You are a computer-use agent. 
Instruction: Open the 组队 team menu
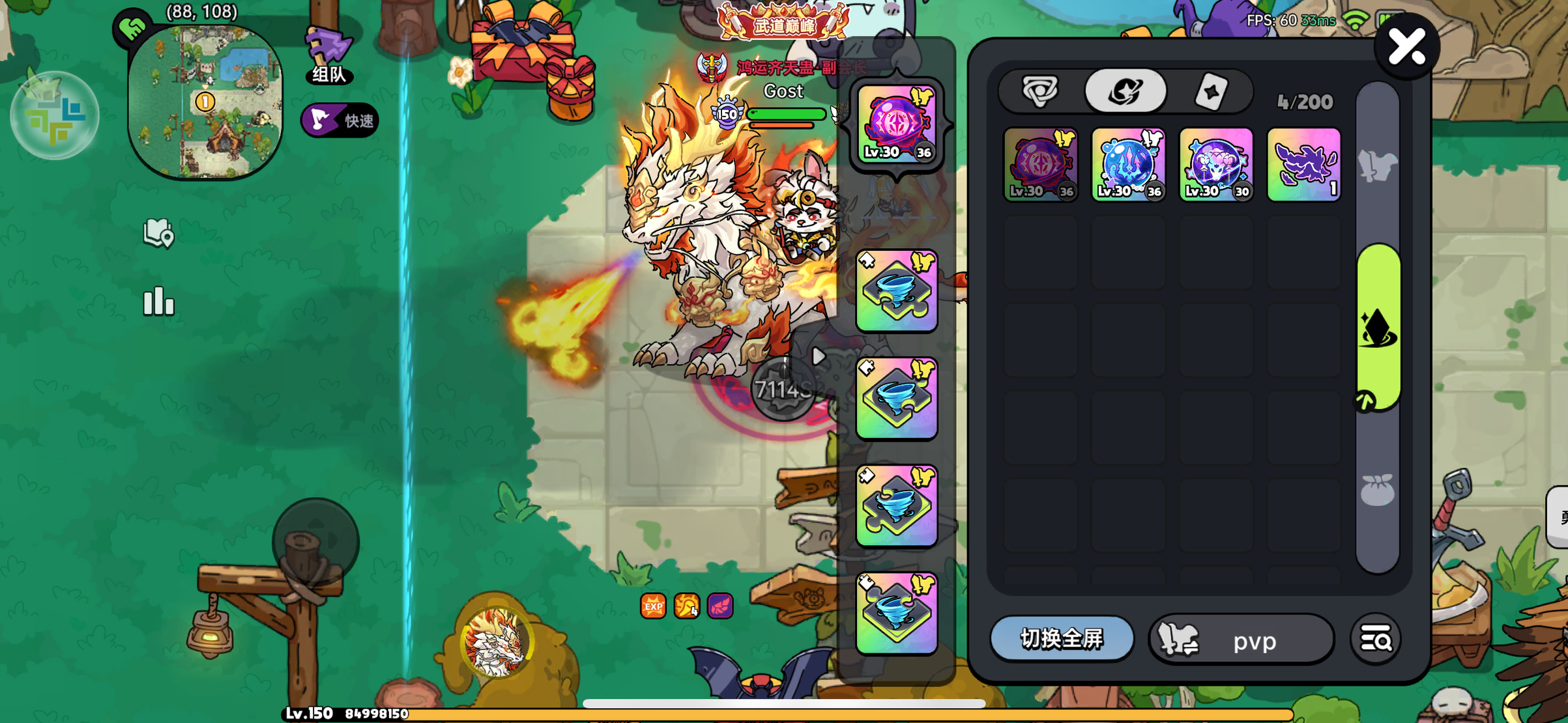[x=329, y=57]
